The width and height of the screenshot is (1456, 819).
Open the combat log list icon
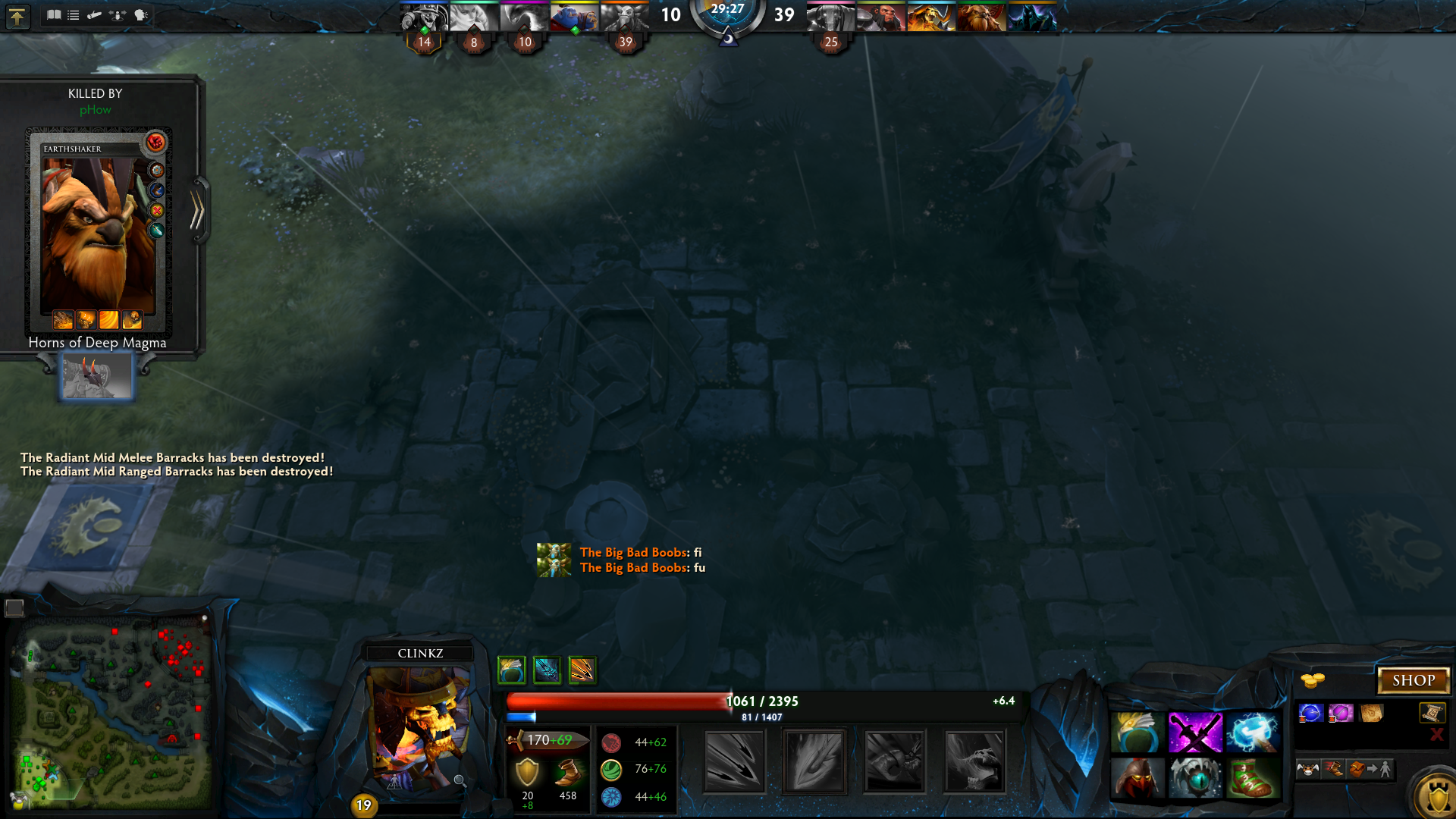click(74, 14)
